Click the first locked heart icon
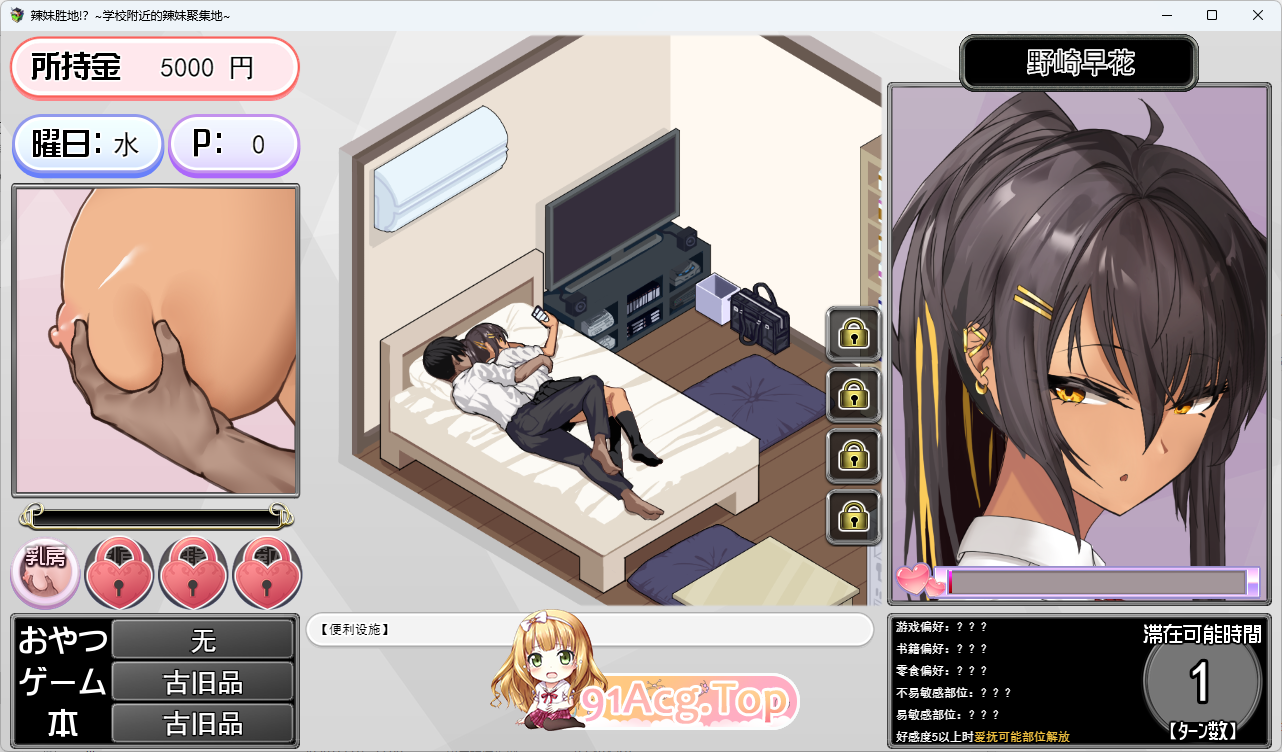 [119, 572]
